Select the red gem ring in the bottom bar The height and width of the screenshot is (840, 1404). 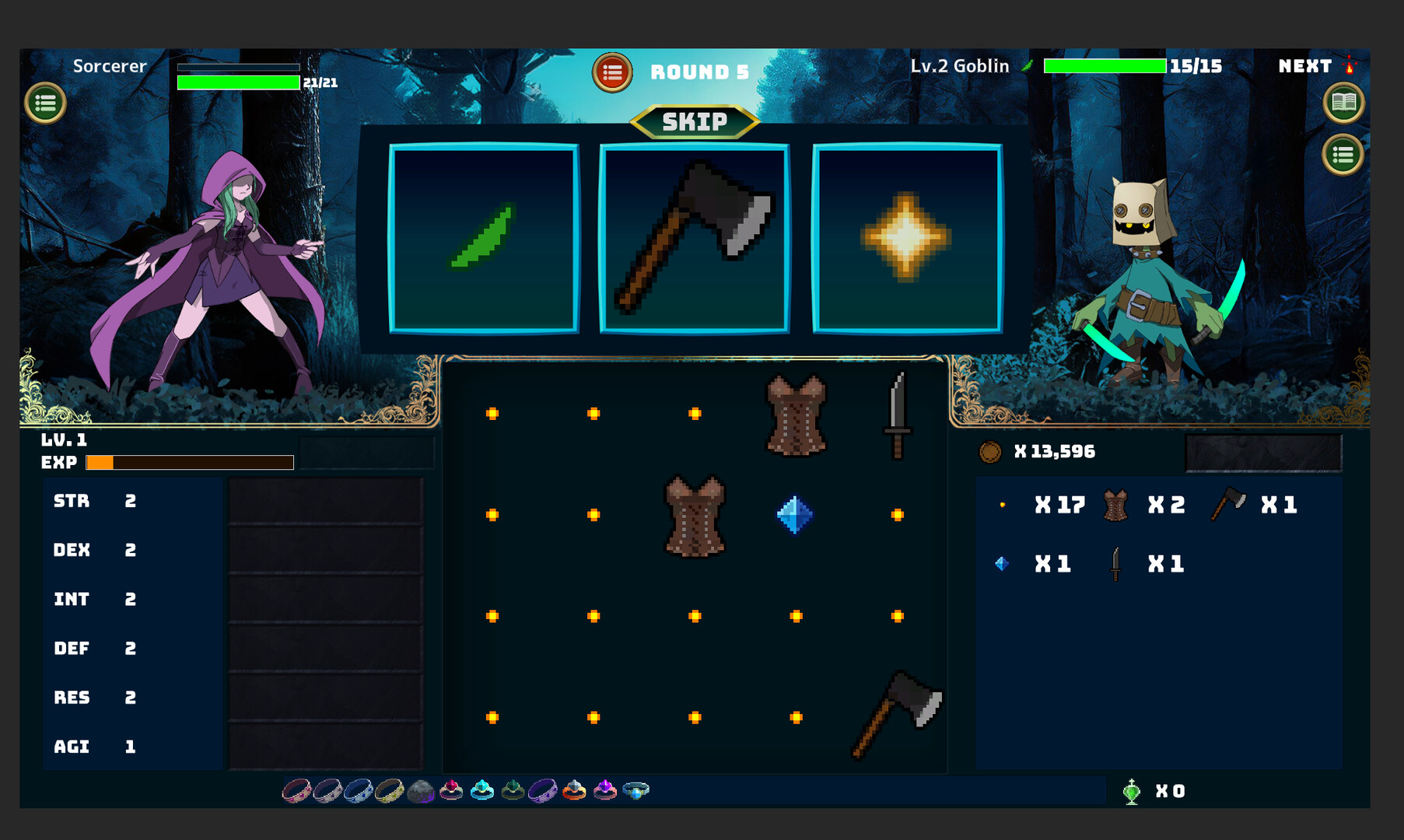[x=451, y=790]
